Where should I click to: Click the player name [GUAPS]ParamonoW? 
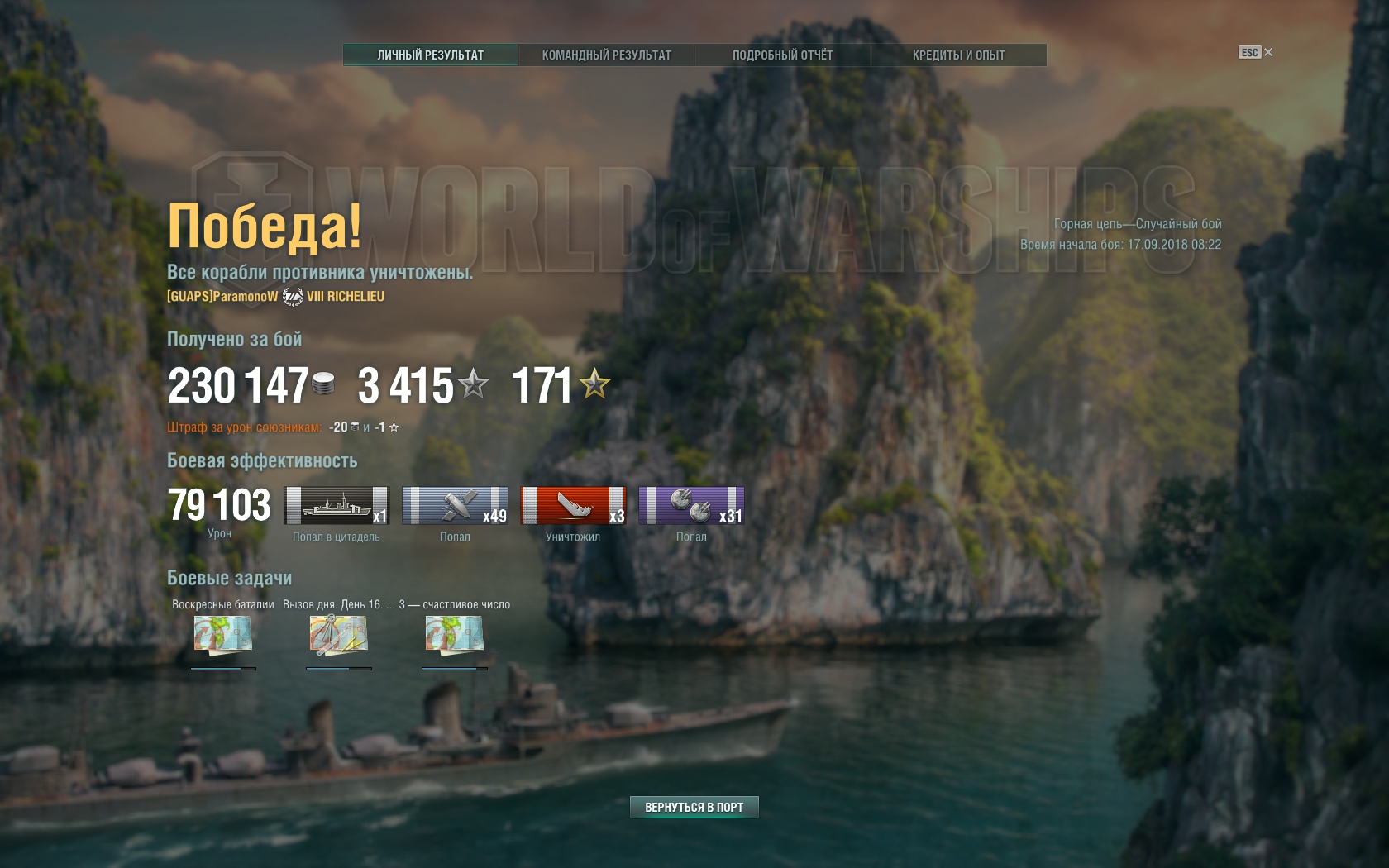(x=222, y=296)
